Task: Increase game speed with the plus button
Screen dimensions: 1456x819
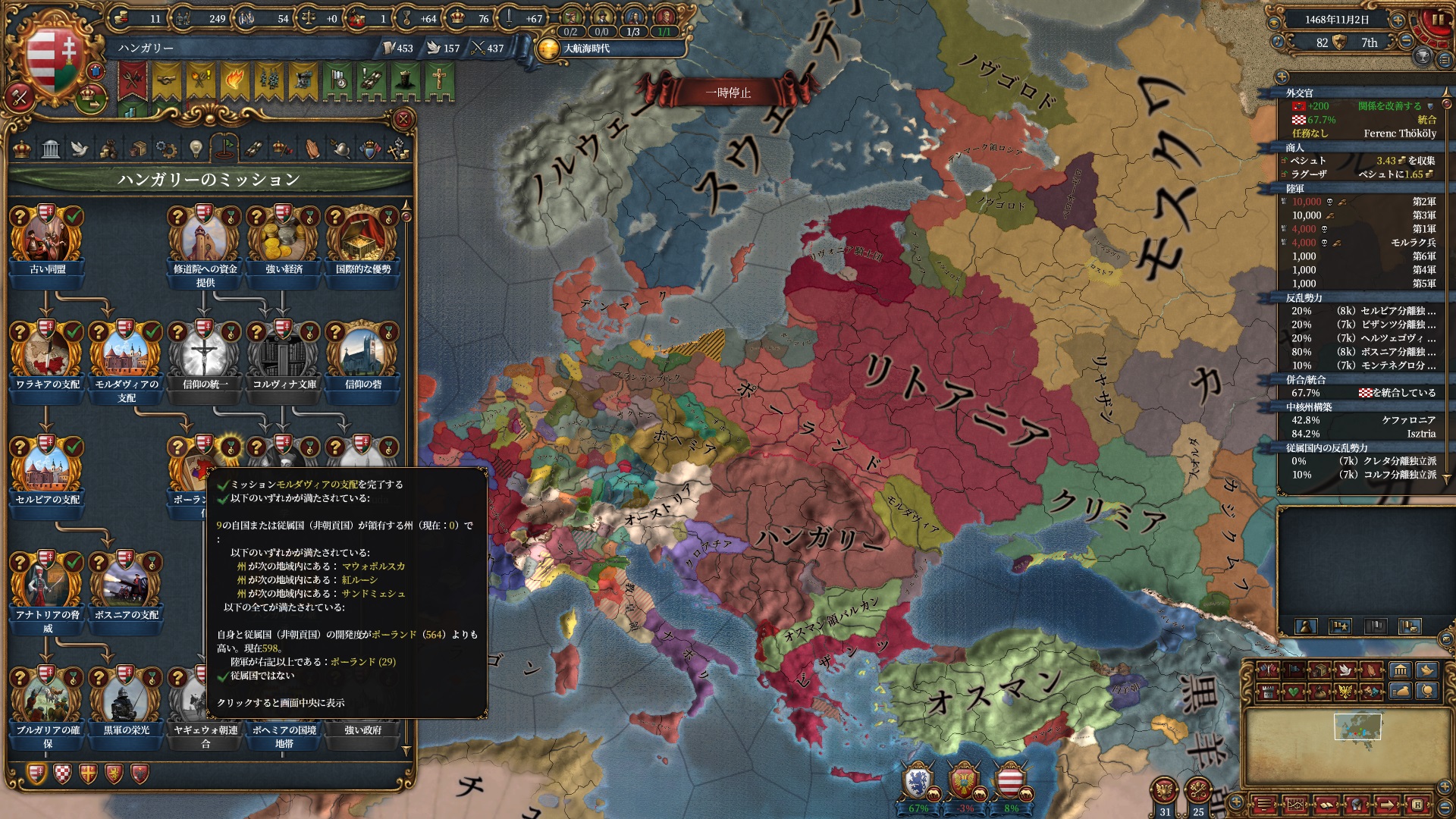Action: pos(1398,20)
